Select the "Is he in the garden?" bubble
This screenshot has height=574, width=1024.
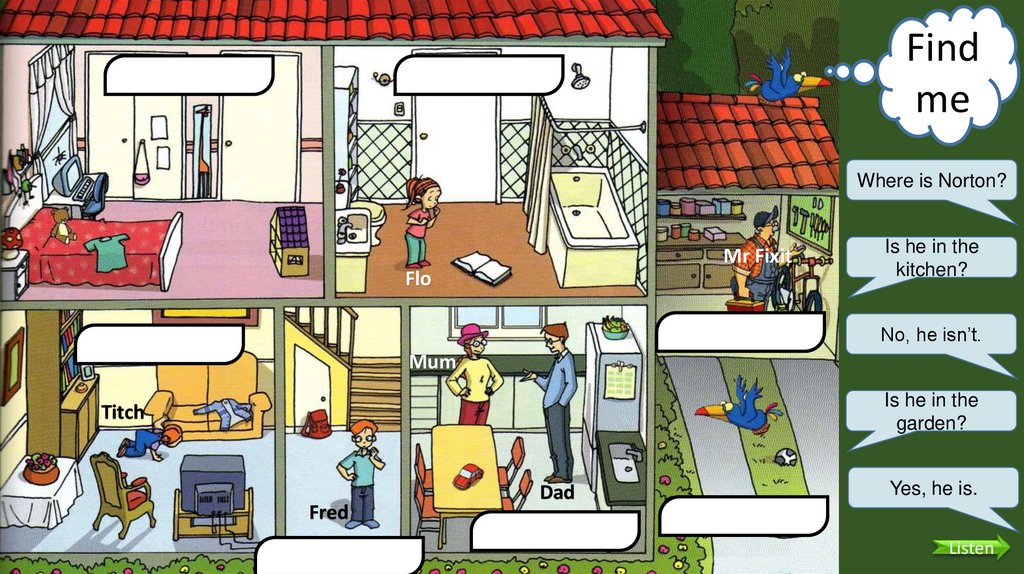point(931,411)
